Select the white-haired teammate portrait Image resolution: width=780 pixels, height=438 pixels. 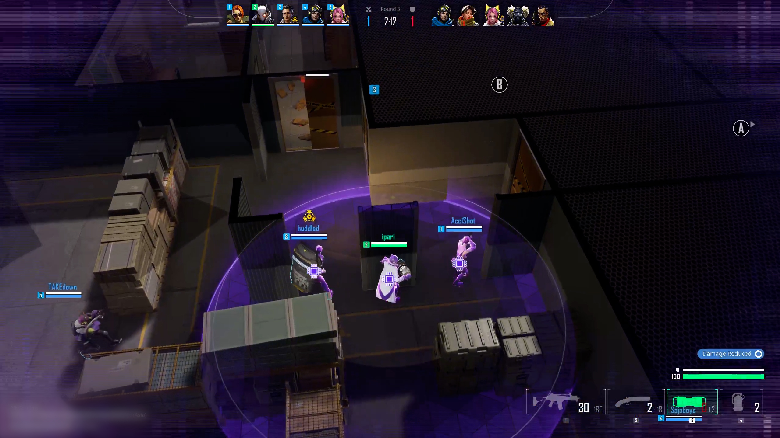[264, 15]
